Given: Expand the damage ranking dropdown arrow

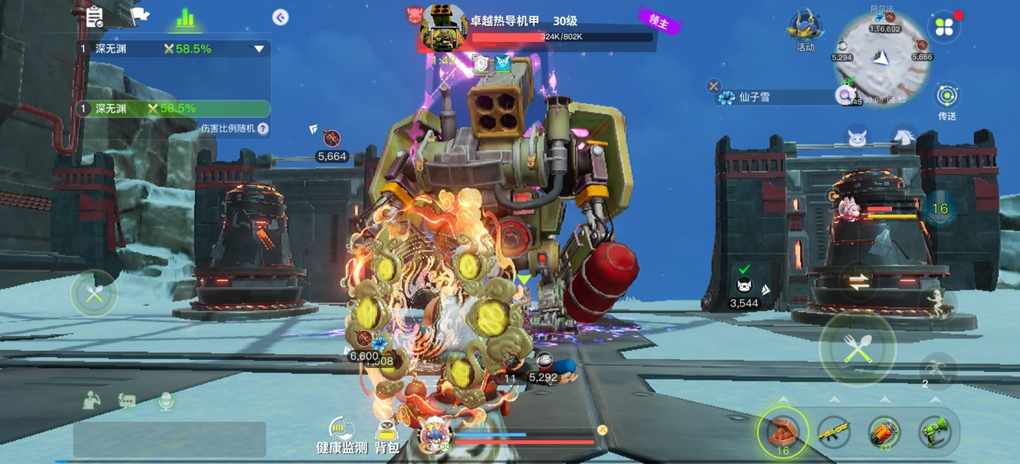Looking at the screenshot, I should pos(259,48).
